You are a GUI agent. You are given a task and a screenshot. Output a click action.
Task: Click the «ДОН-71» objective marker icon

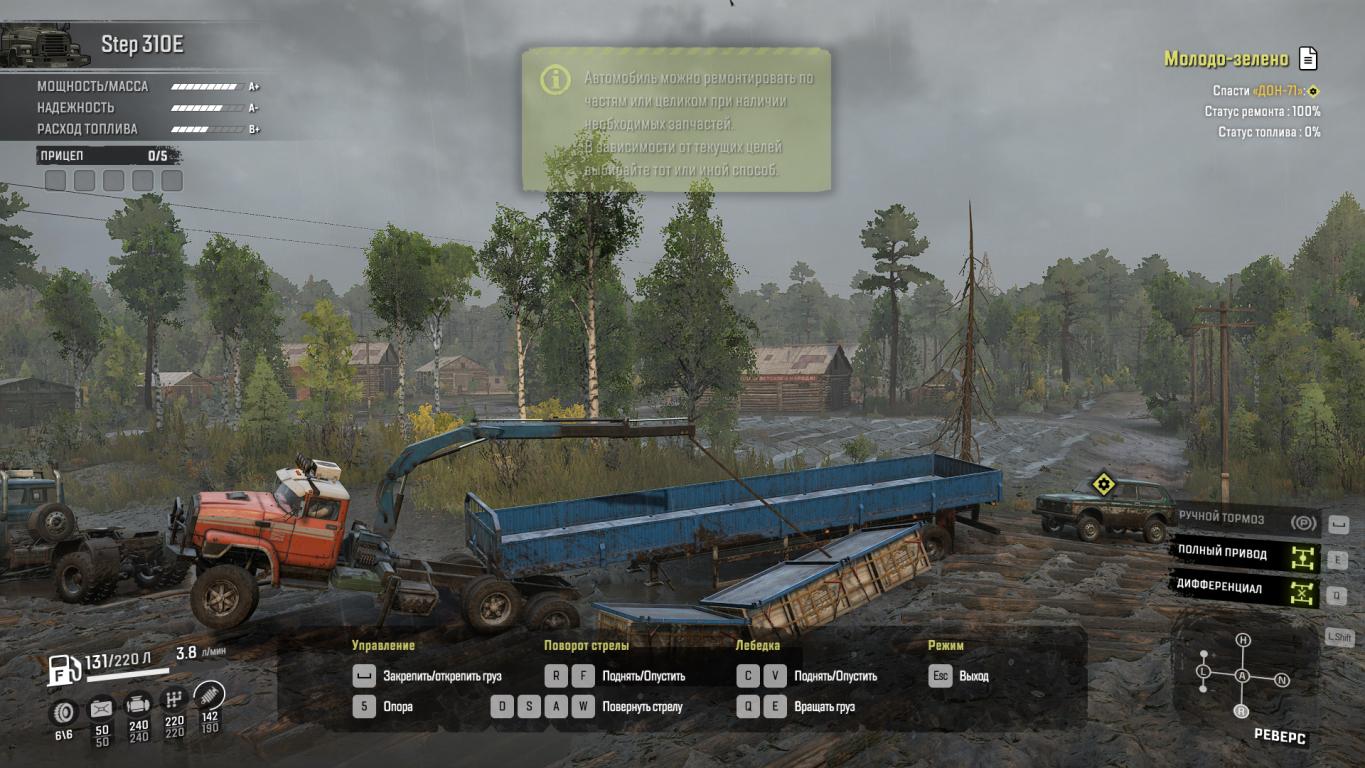tap(1314, 91)
